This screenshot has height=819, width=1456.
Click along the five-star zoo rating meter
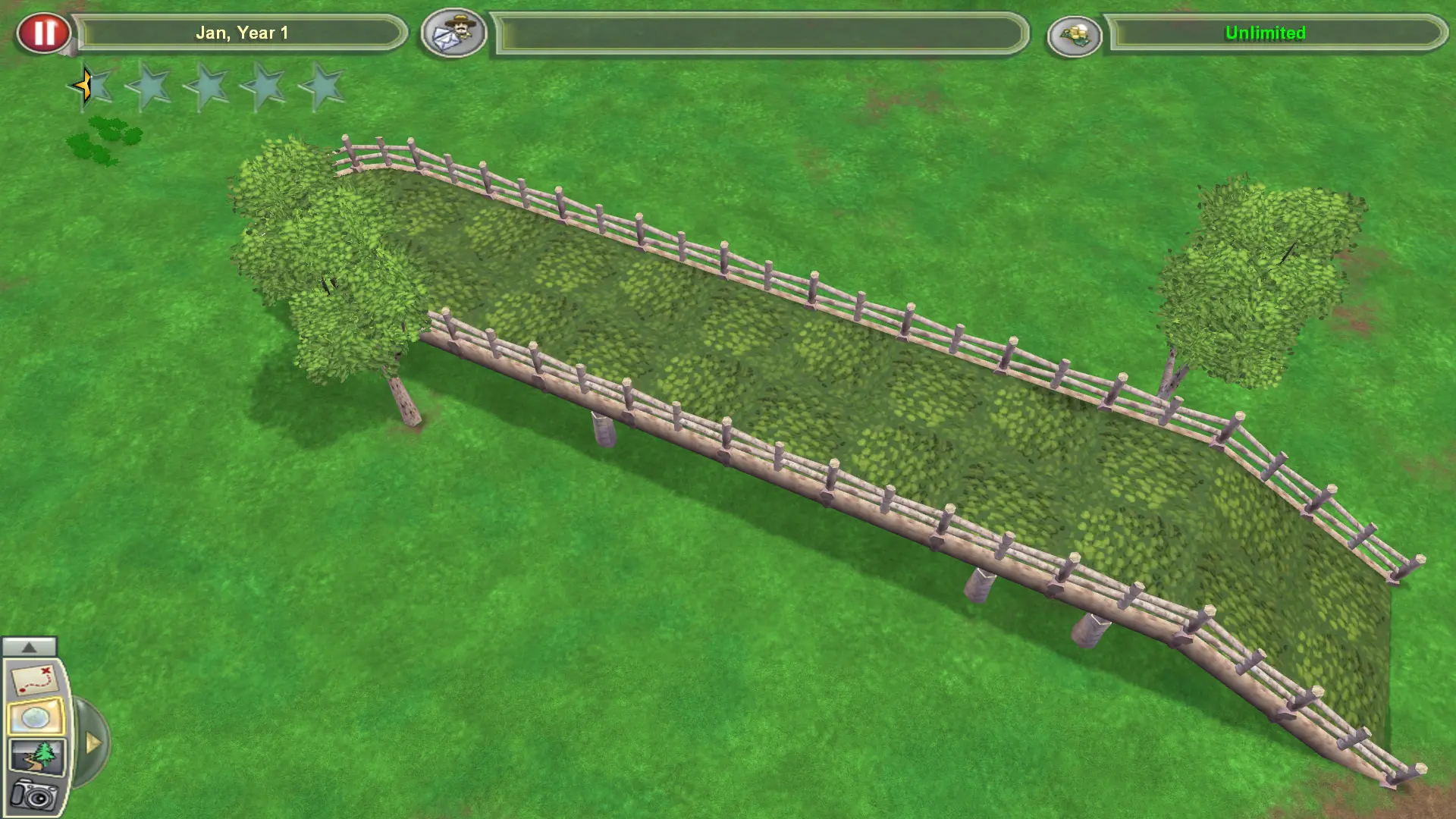click(209, 86)
